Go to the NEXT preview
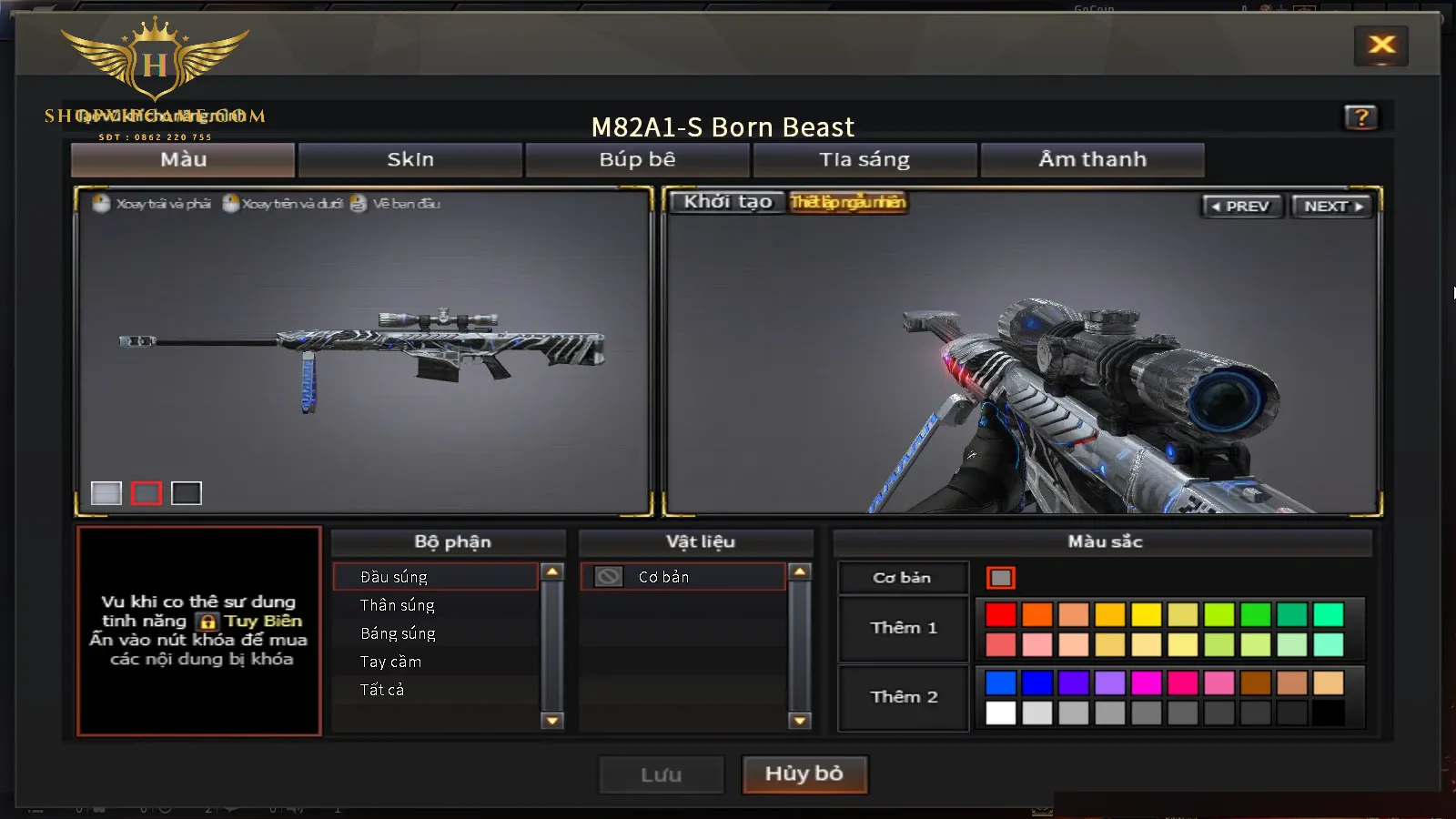 [1332, 207]
